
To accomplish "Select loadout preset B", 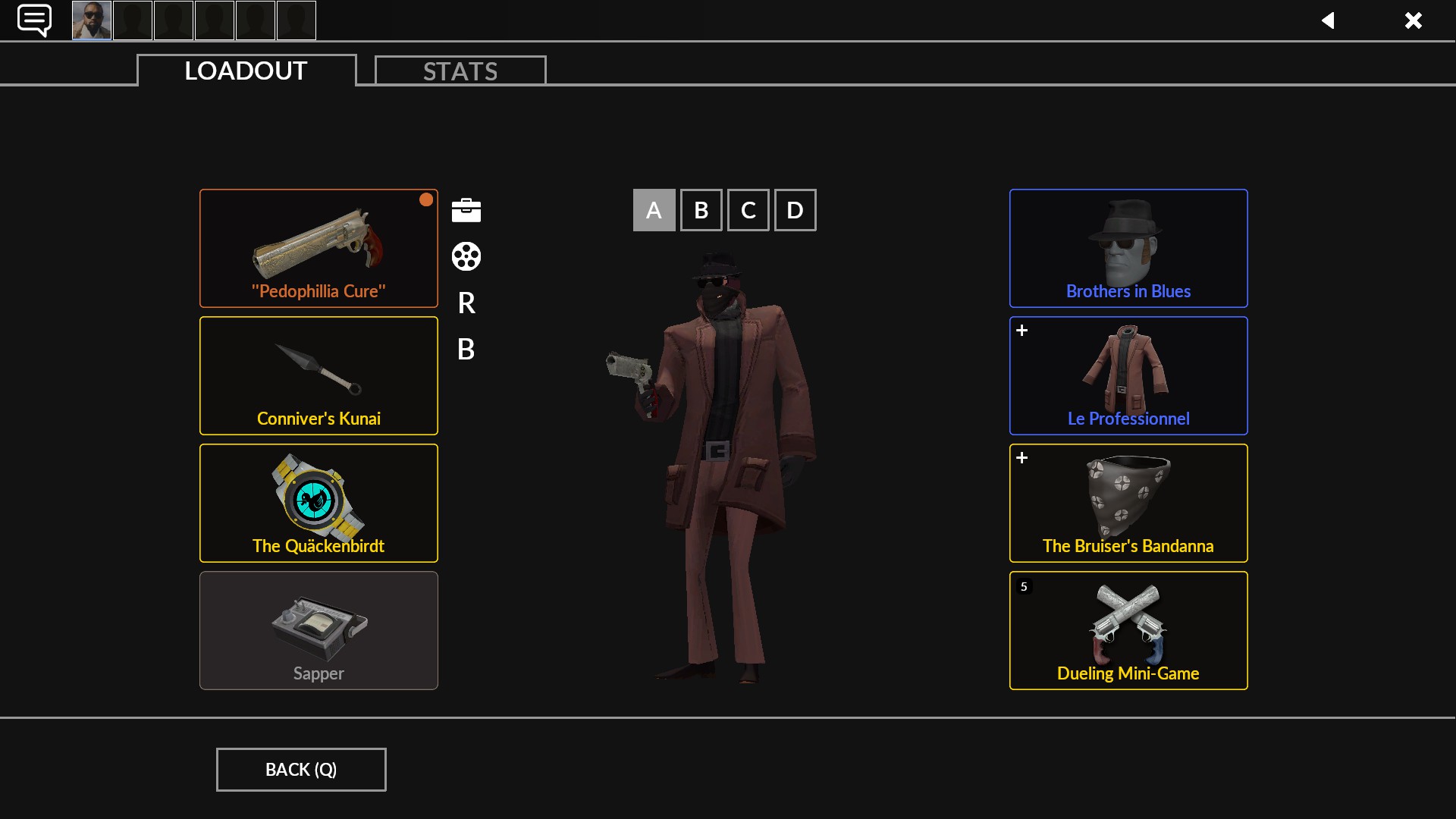I will pos(701,210).
